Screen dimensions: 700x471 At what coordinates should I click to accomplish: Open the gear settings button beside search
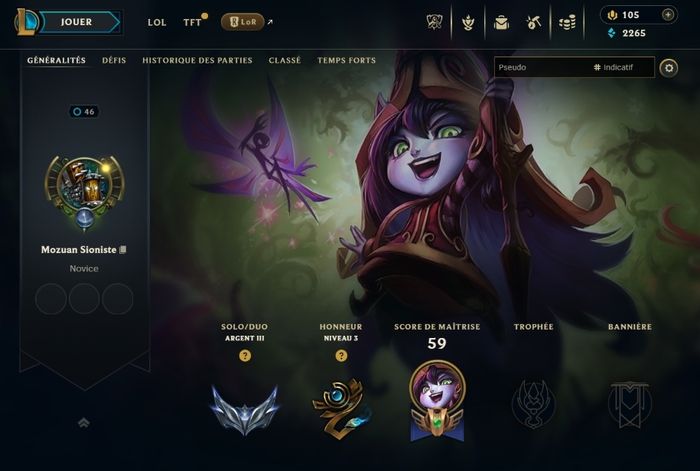coord(669,68)
